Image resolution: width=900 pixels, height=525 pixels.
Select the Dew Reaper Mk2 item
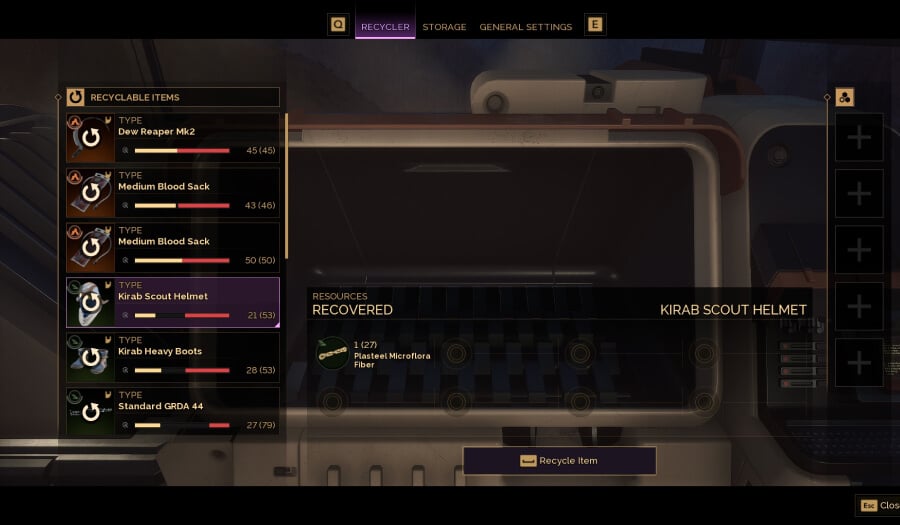(172, 138)
